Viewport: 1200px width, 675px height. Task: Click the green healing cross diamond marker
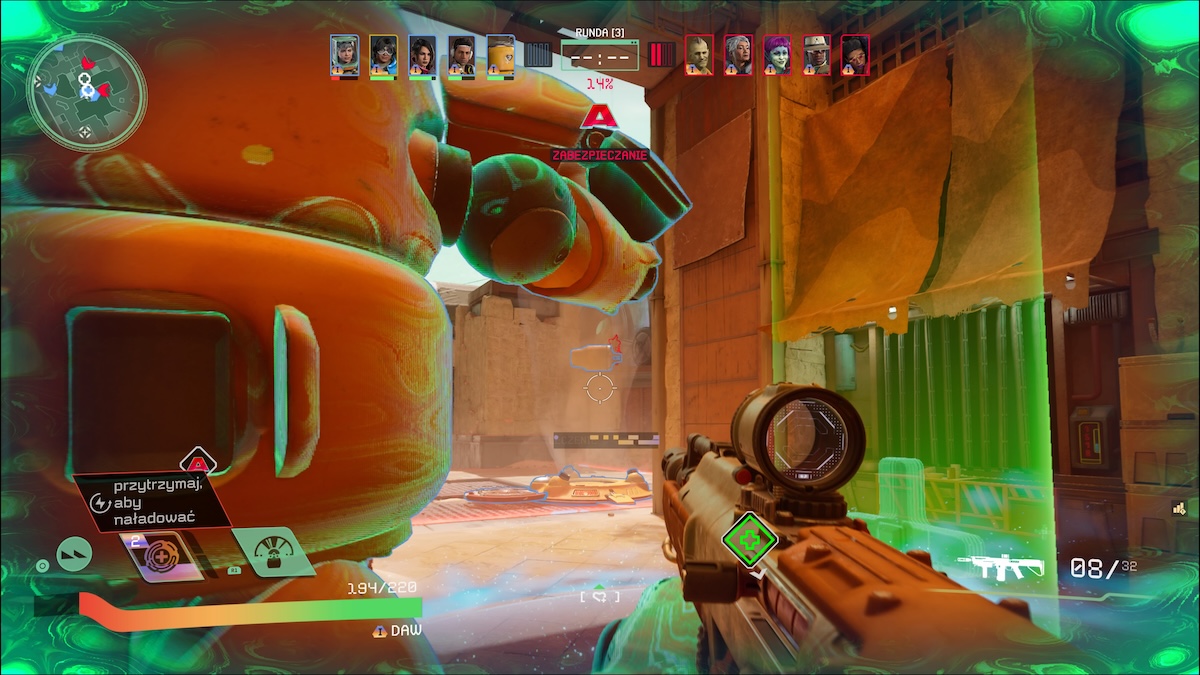coord(750,540)
